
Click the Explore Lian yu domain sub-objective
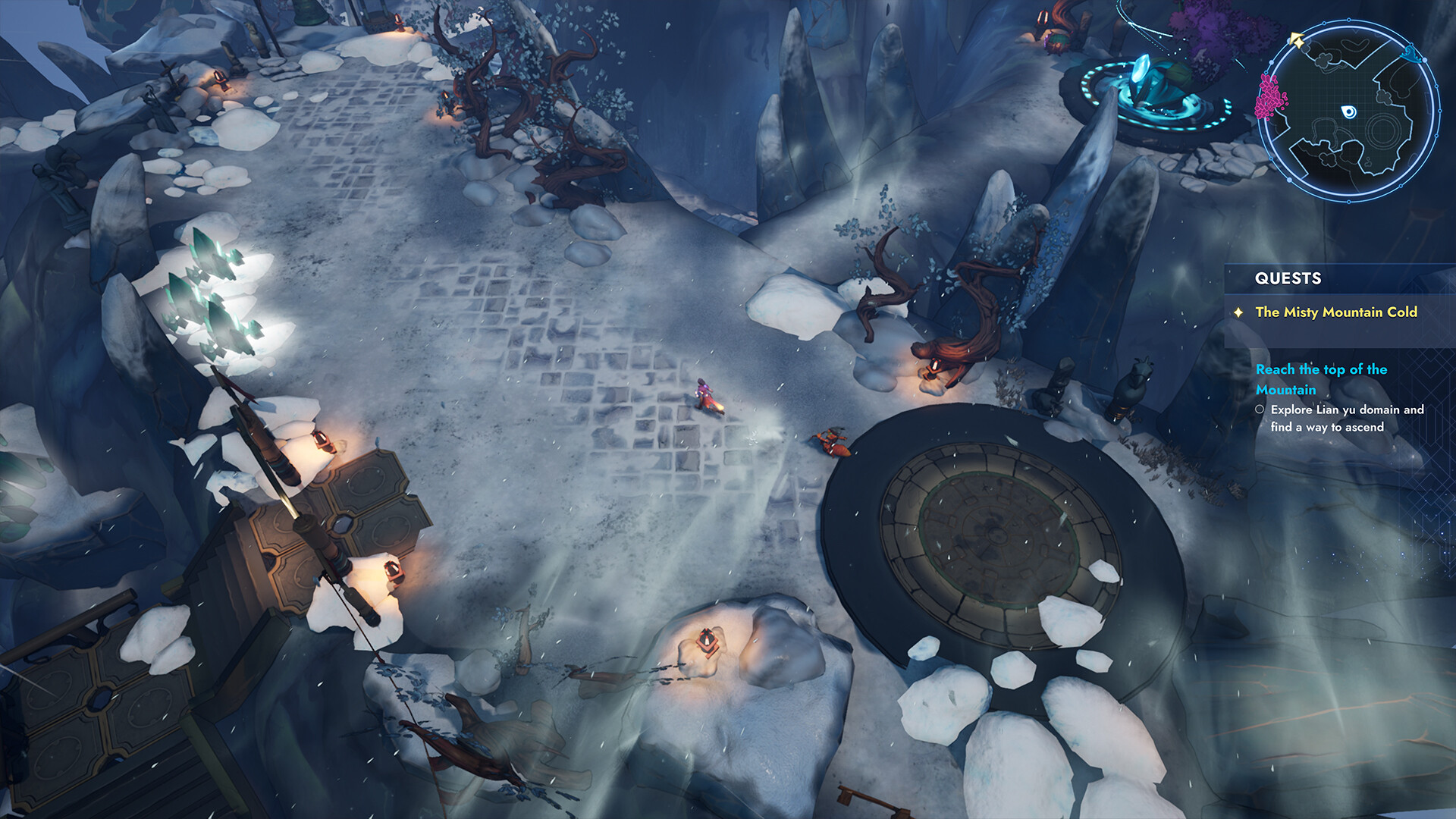coord(1346,419)
